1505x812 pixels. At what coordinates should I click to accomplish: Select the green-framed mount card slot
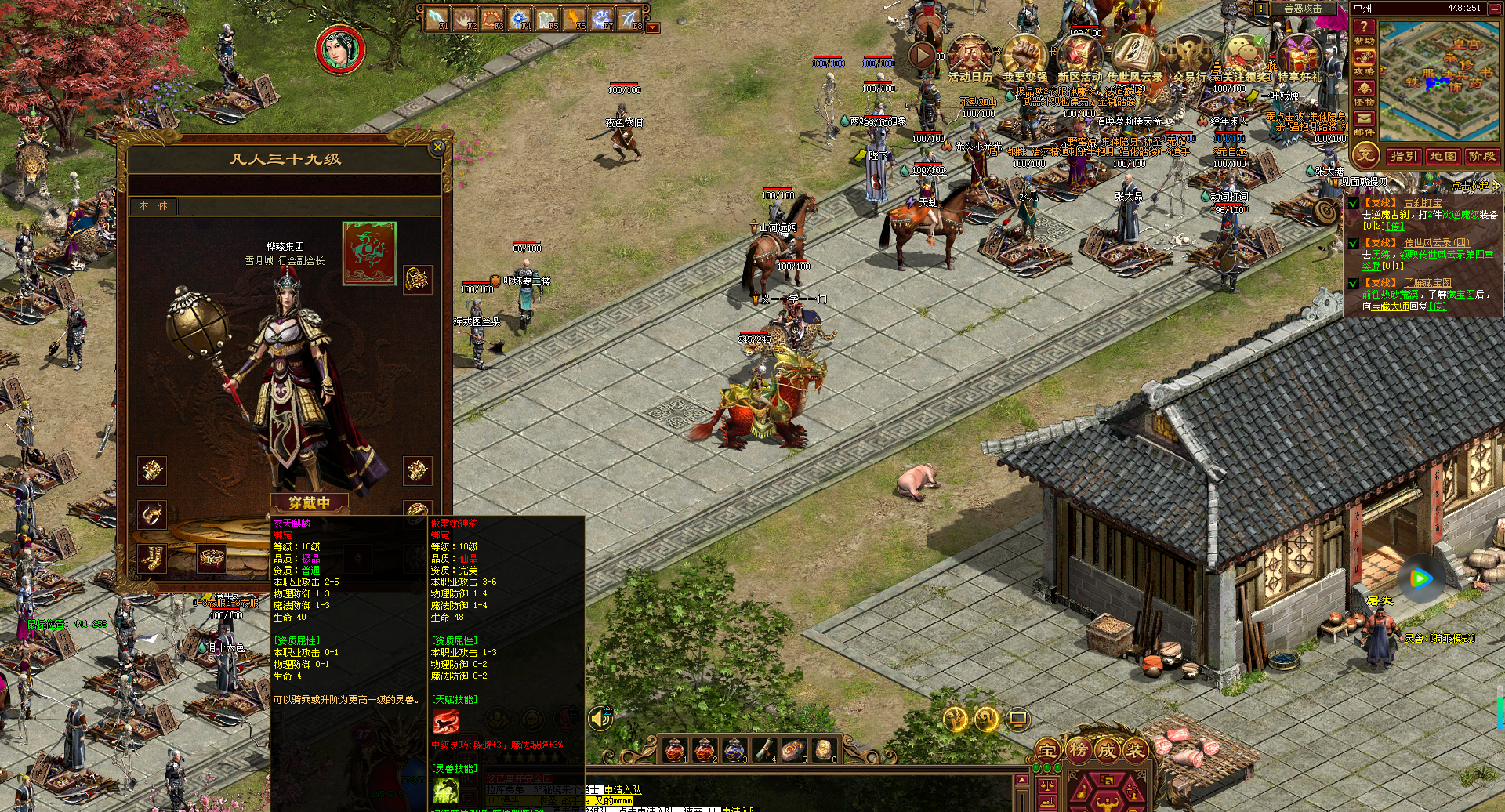point(369,253)
